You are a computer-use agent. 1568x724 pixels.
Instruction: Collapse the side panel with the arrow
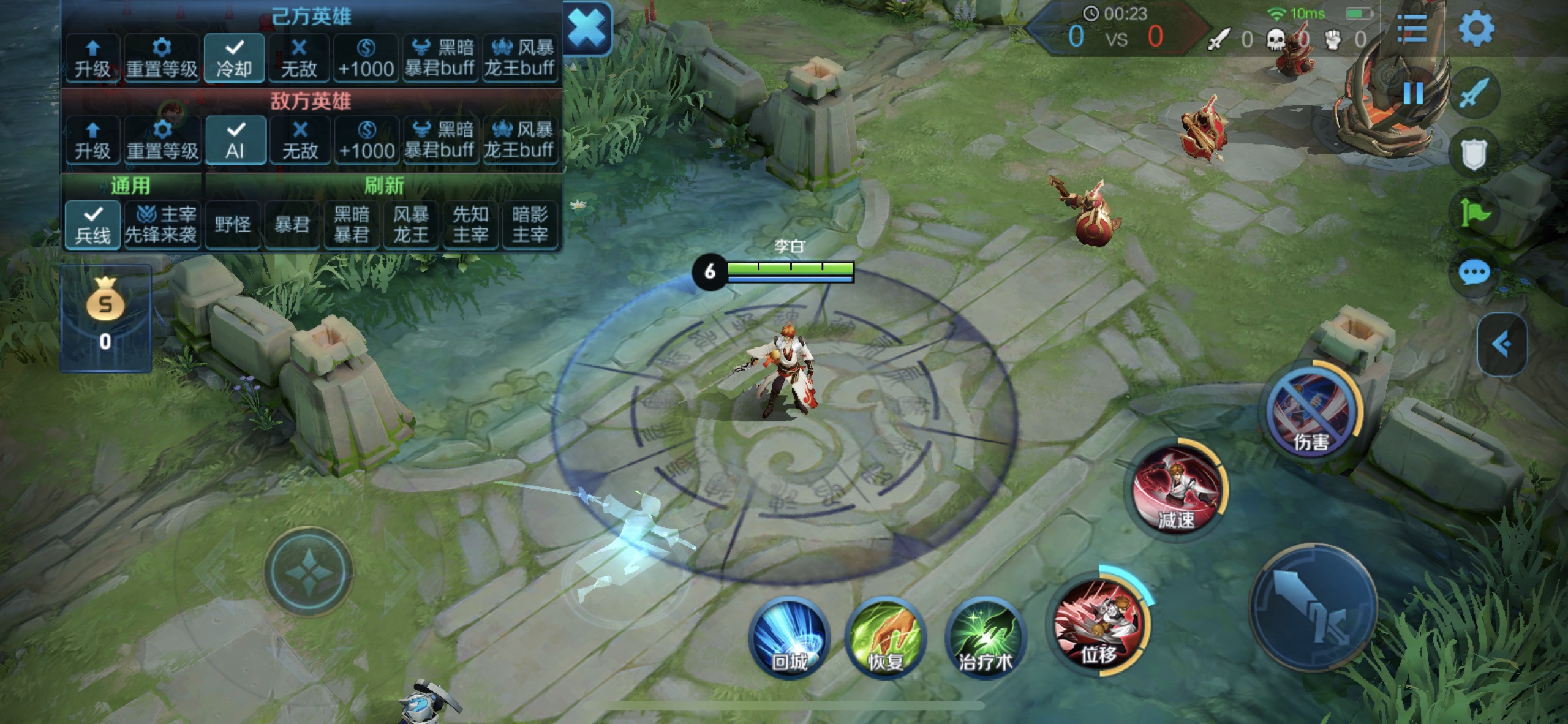[x=1501, y=344]
